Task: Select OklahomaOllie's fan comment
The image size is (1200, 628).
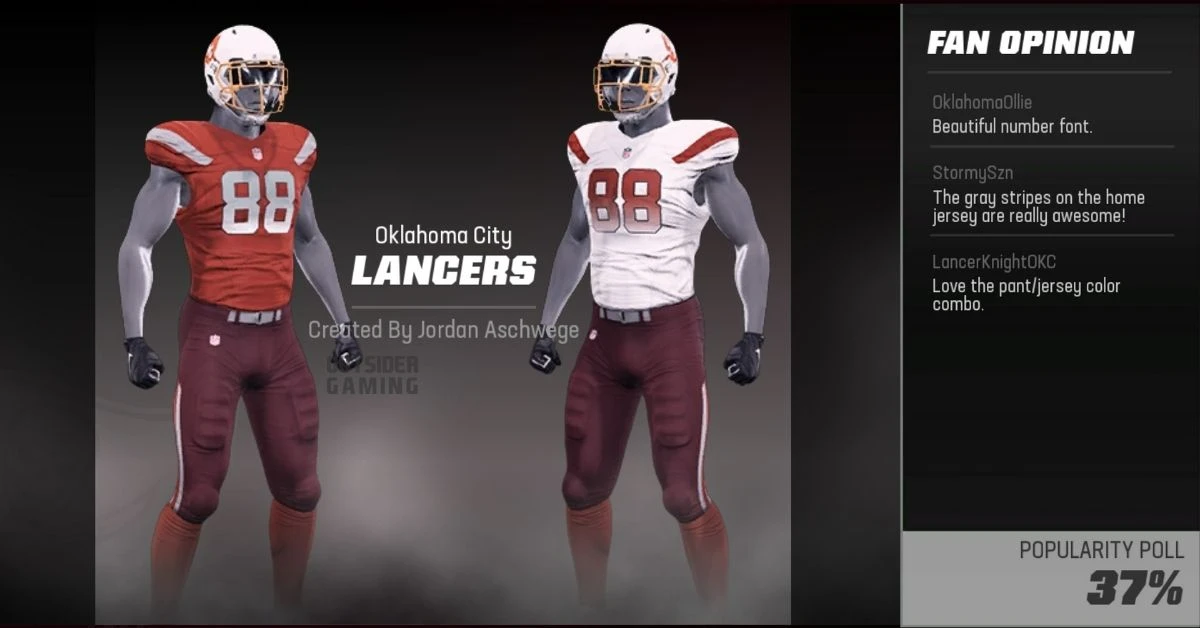Action: tap(1012, 115)
